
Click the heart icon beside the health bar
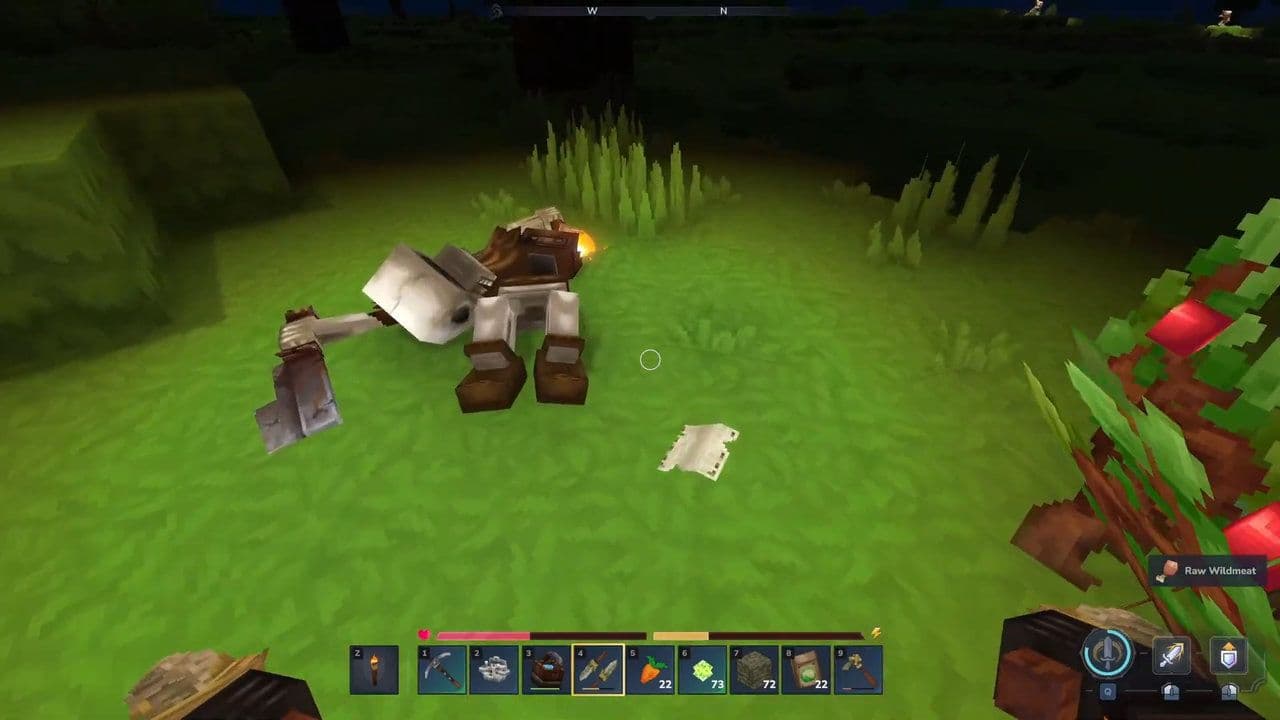pyautogui.click(x=423, y=634)
